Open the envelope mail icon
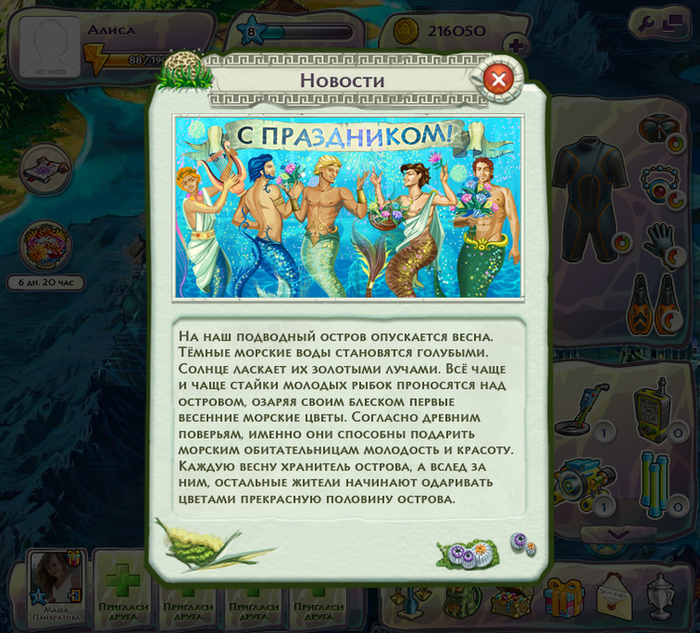The height and width of the screenshot is (633, 700). point(612,596)
